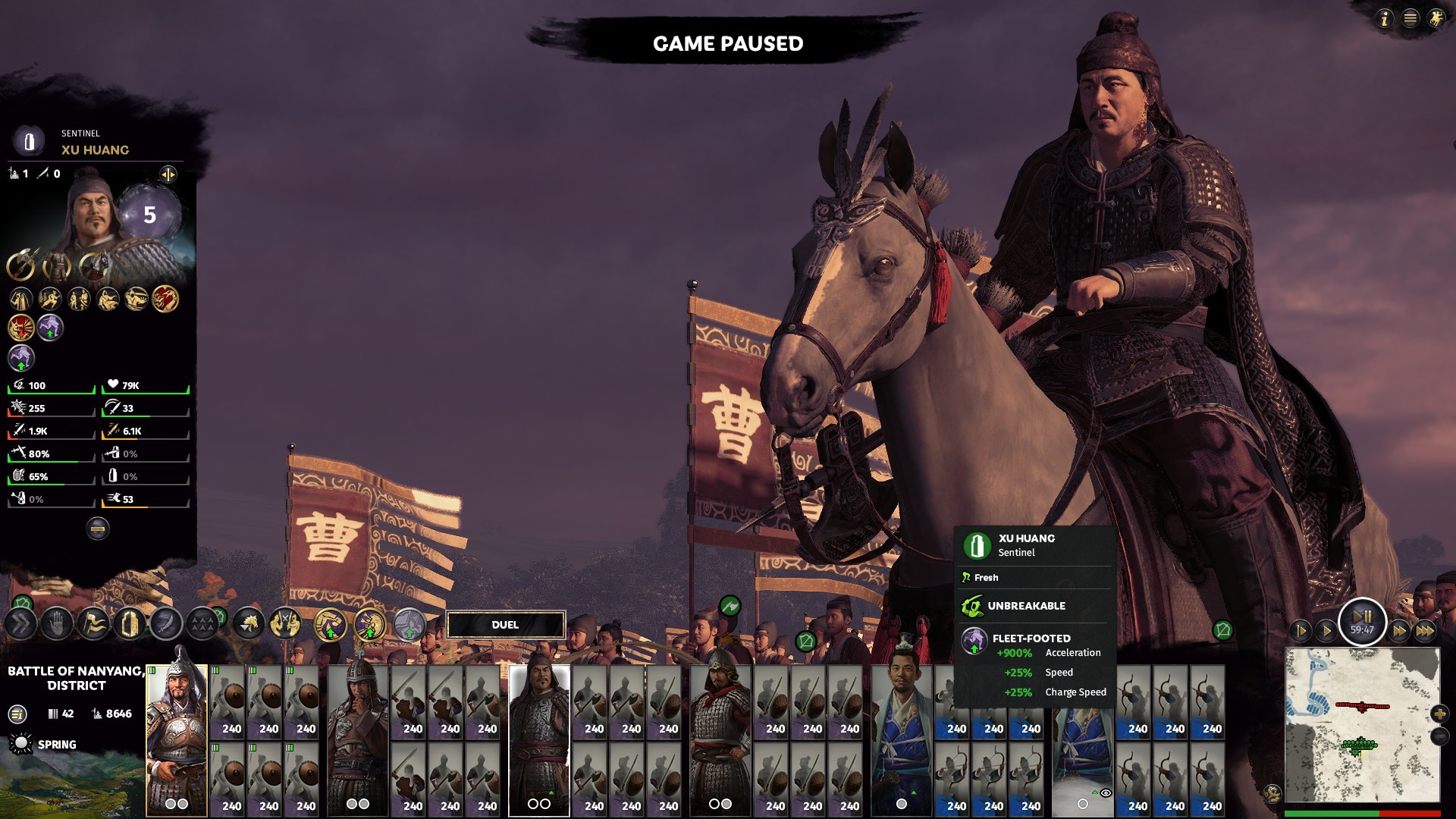The width and height of the screenshot is (1456, 819).
Task: Start a duel with the DUEL button
Action: (x=505, y=625)
